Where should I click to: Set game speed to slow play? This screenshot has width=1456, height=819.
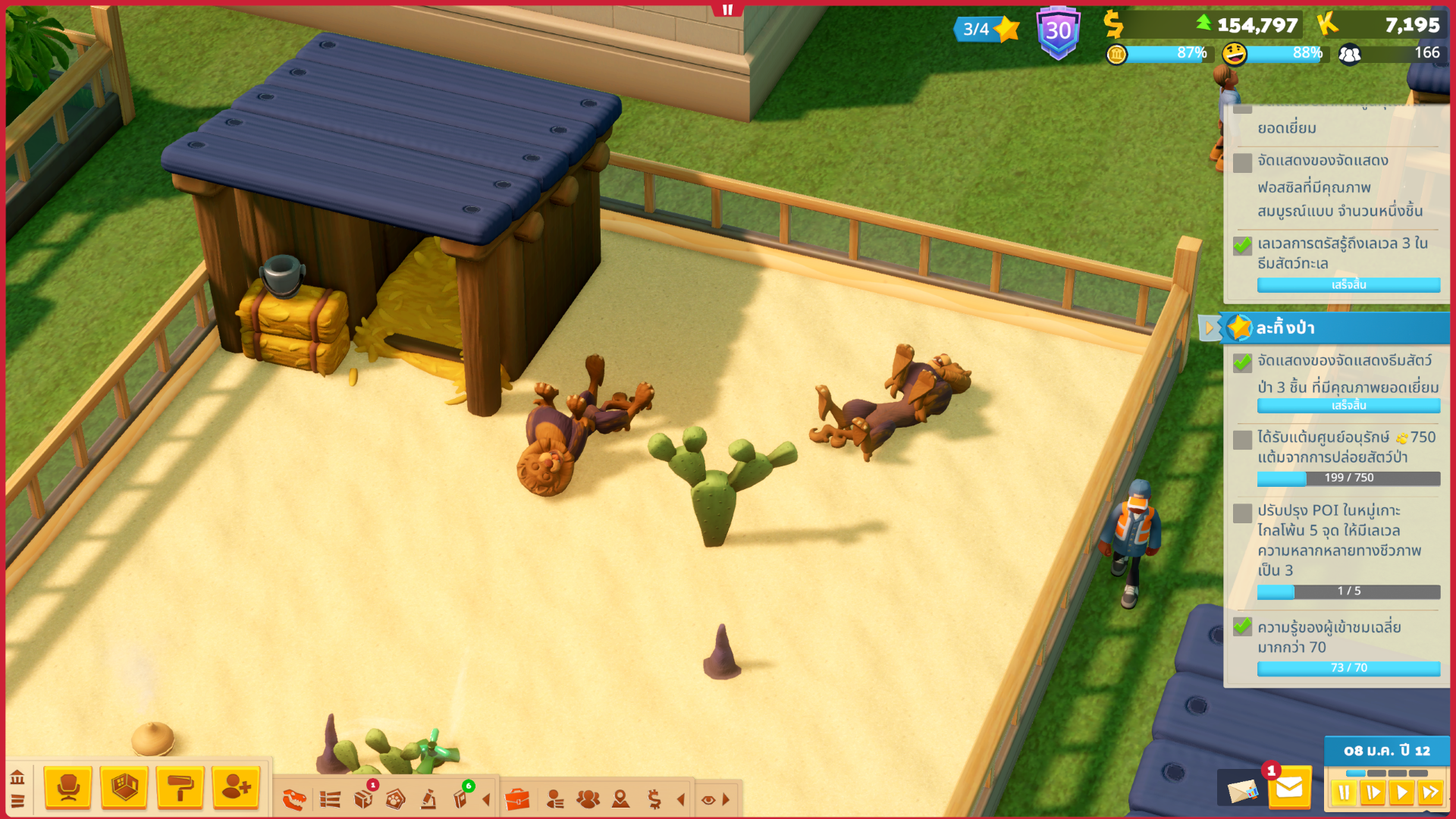[x=1373, y=793]
